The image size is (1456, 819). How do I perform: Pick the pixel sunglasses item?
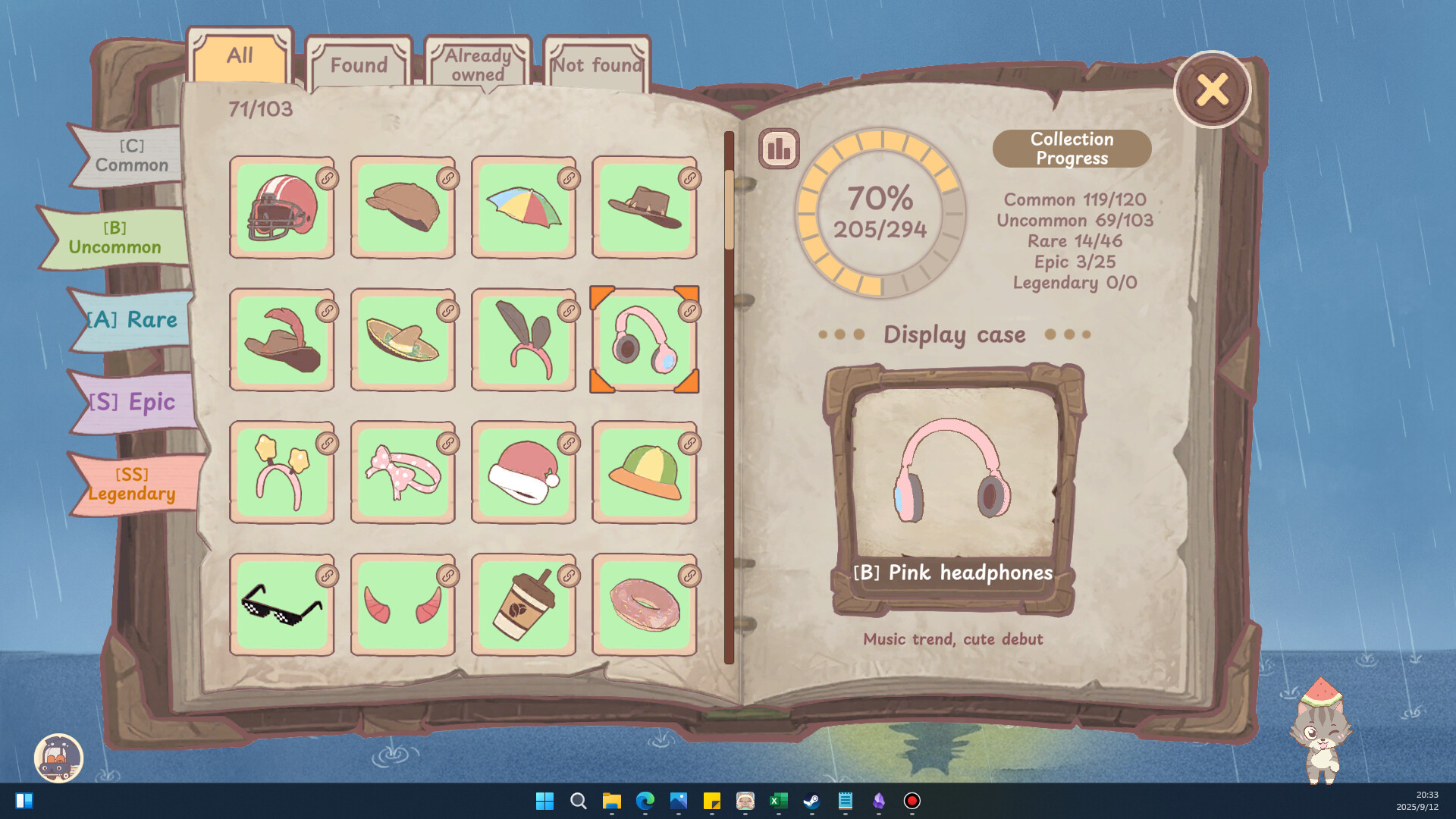281,605
